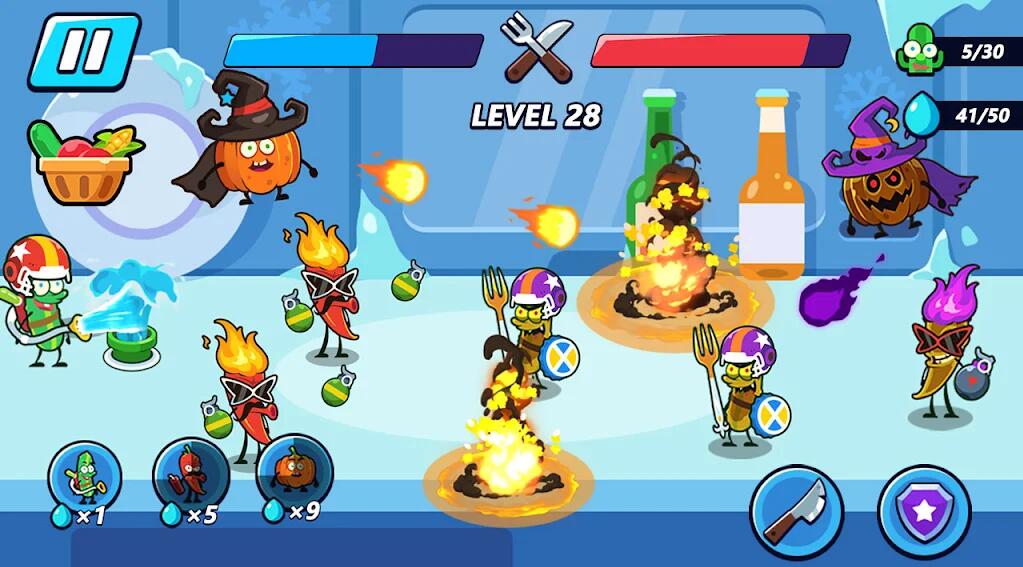This screenshot has width=1023, height=567.
Task: Spawn the pumpkin witch unit
Action: coord(294,470)
